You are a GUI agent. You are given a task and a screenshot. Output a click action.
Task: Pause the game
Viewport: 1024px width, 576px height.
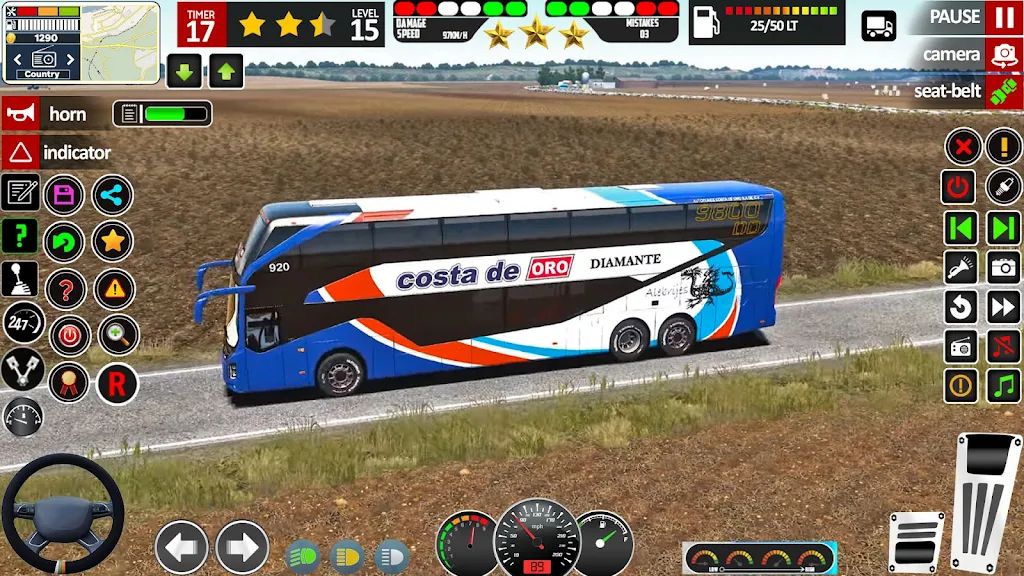coord(1003,18)
